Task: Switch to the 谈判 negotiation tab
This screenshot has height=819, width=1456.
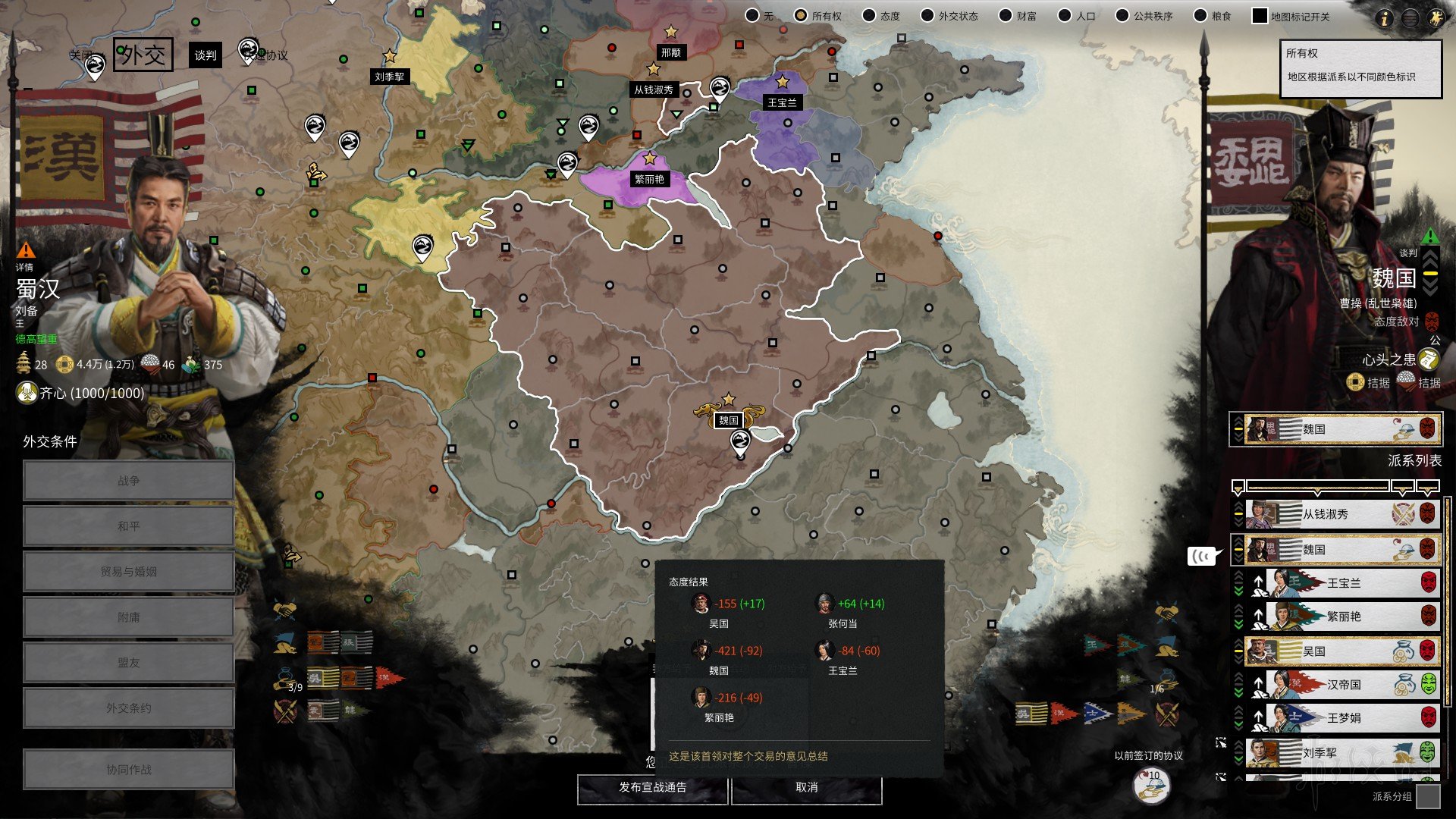Action: tap(206, 55)
